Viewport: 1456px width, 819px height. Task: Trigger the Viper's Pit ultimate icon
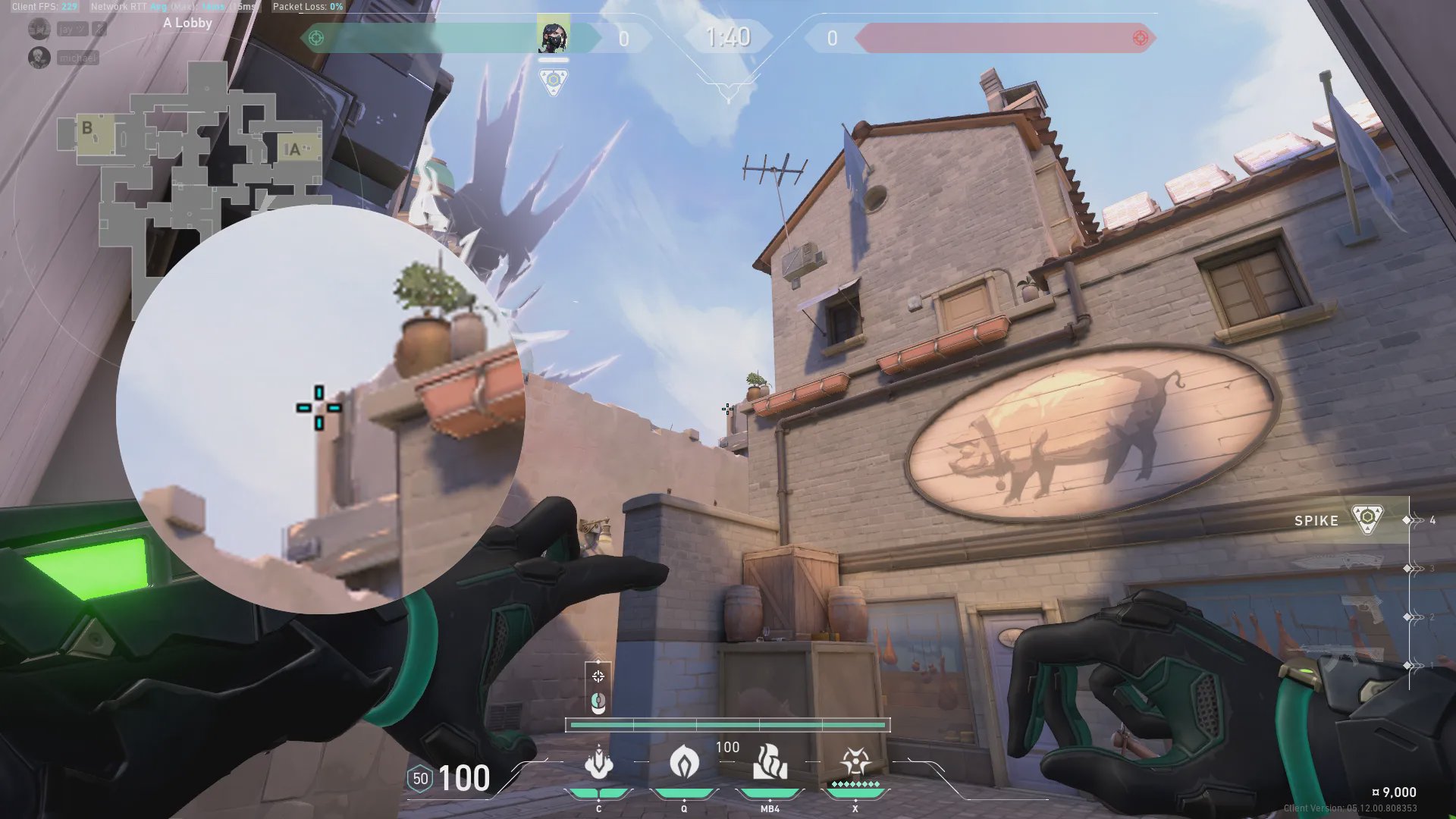click(x=855, y=761)
